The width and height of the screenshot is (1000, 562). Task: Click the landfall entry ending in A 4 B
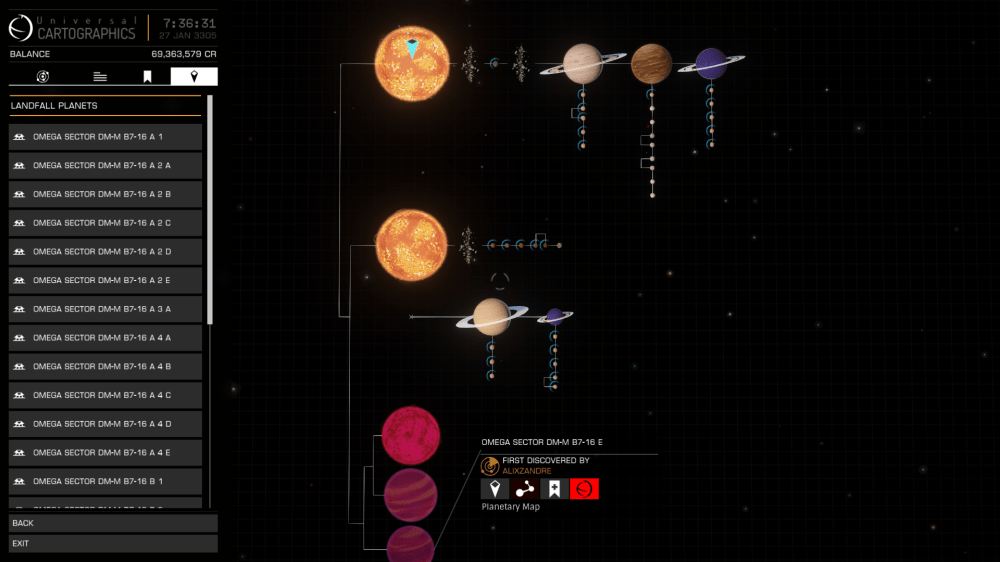(x=105, y=366)
